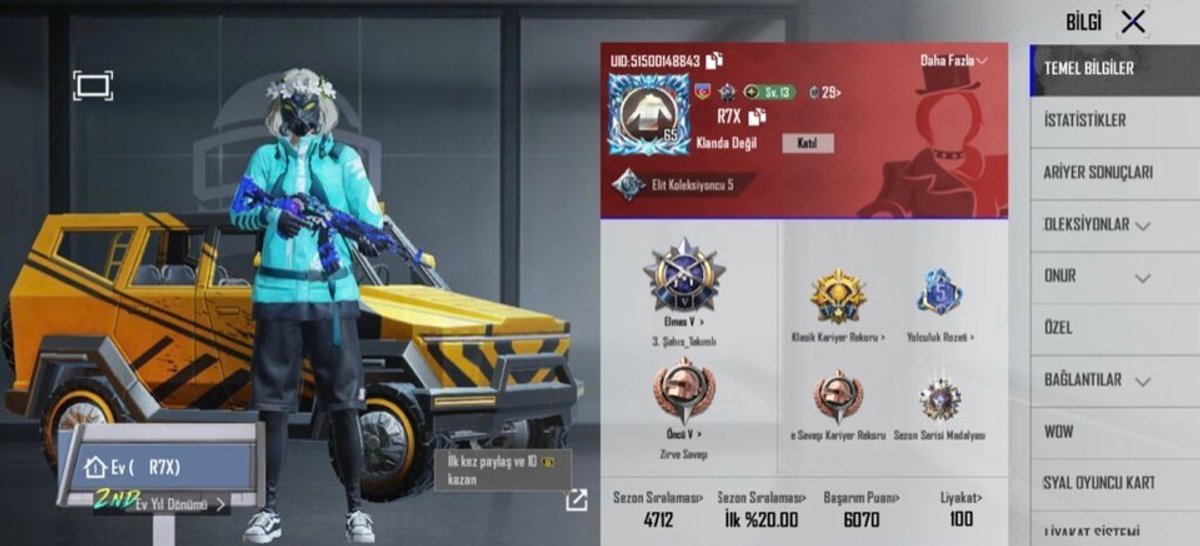Show the Kariyer Sonuçları tab
The image size is (1200, 546).
pos(1097,173)
